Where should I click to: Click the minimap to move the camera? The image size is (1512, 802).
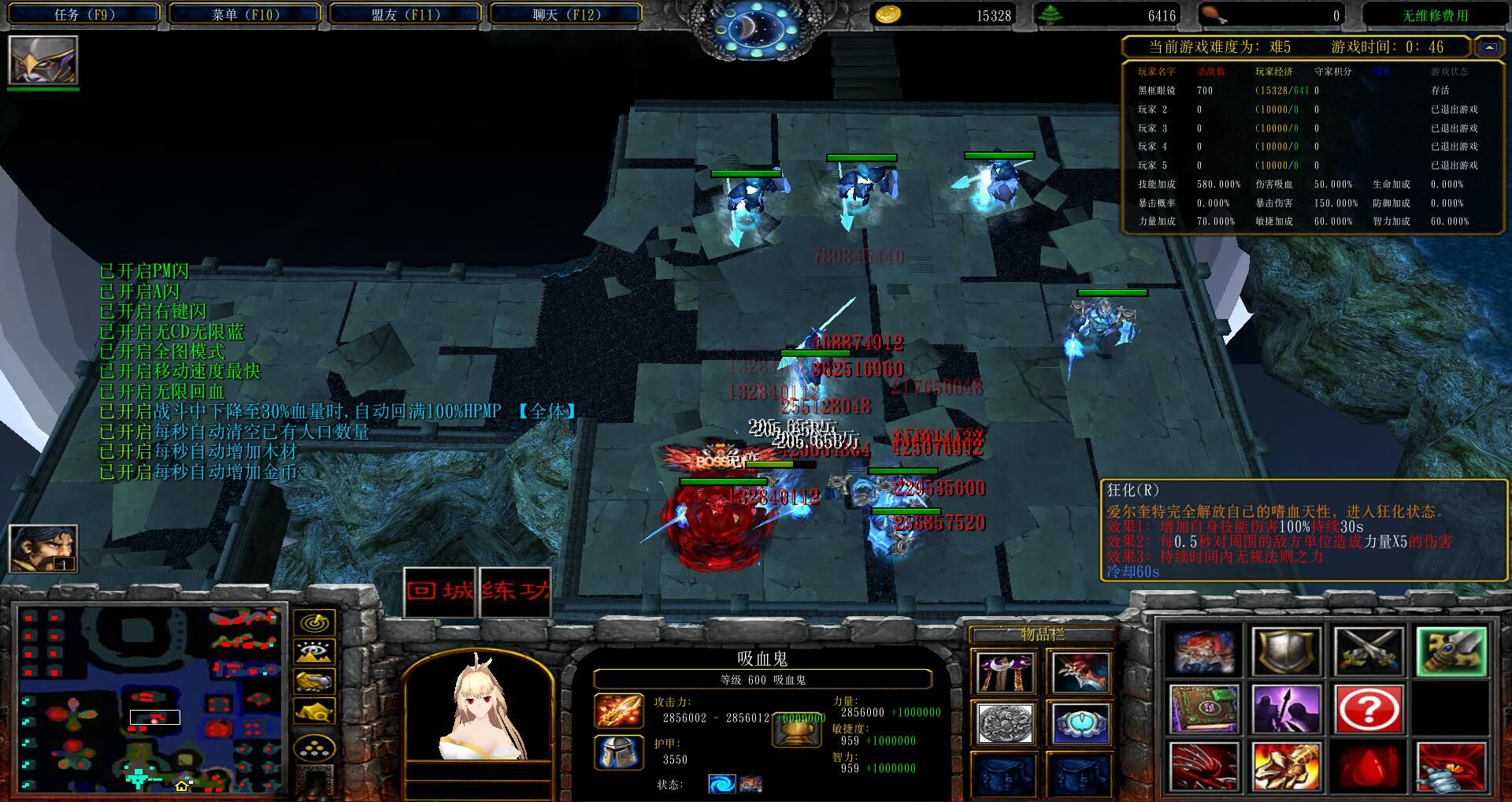click(150, 697)
